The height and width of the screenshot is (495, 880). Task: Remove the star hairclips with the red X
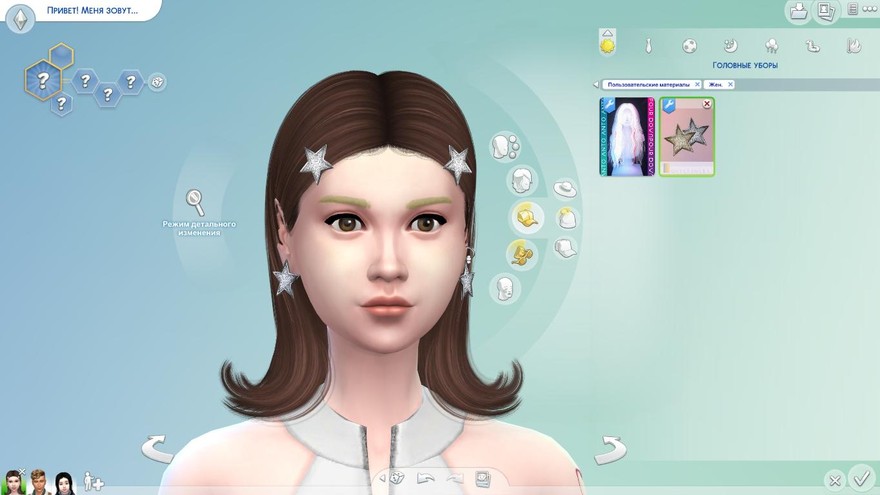[x=708, y=104]
